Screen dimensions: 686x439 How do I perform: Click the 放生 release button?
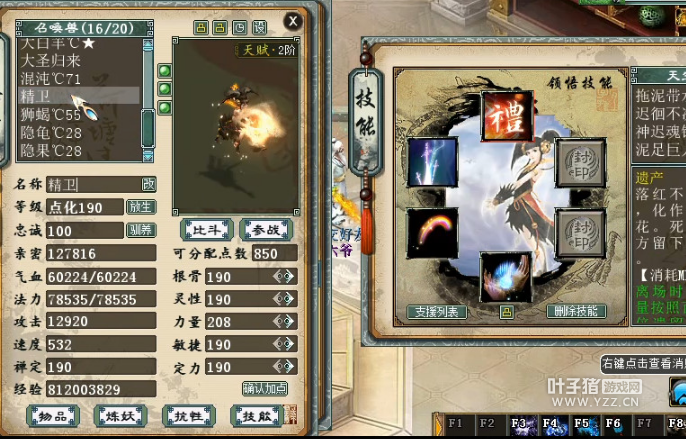click(x=140, y=207)
